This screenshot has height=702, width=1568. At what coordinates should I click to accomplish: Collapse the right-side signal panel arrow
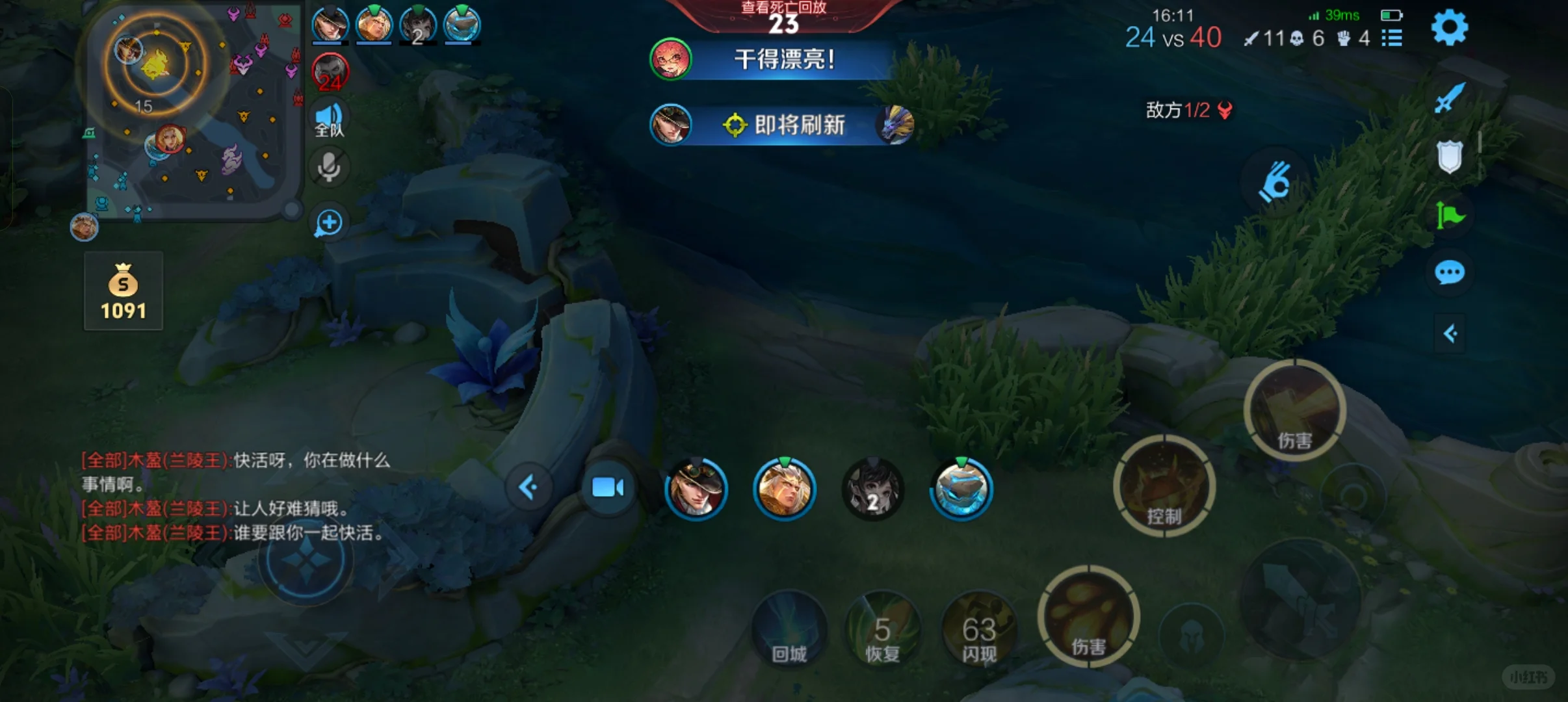(x=1450, y=334)
